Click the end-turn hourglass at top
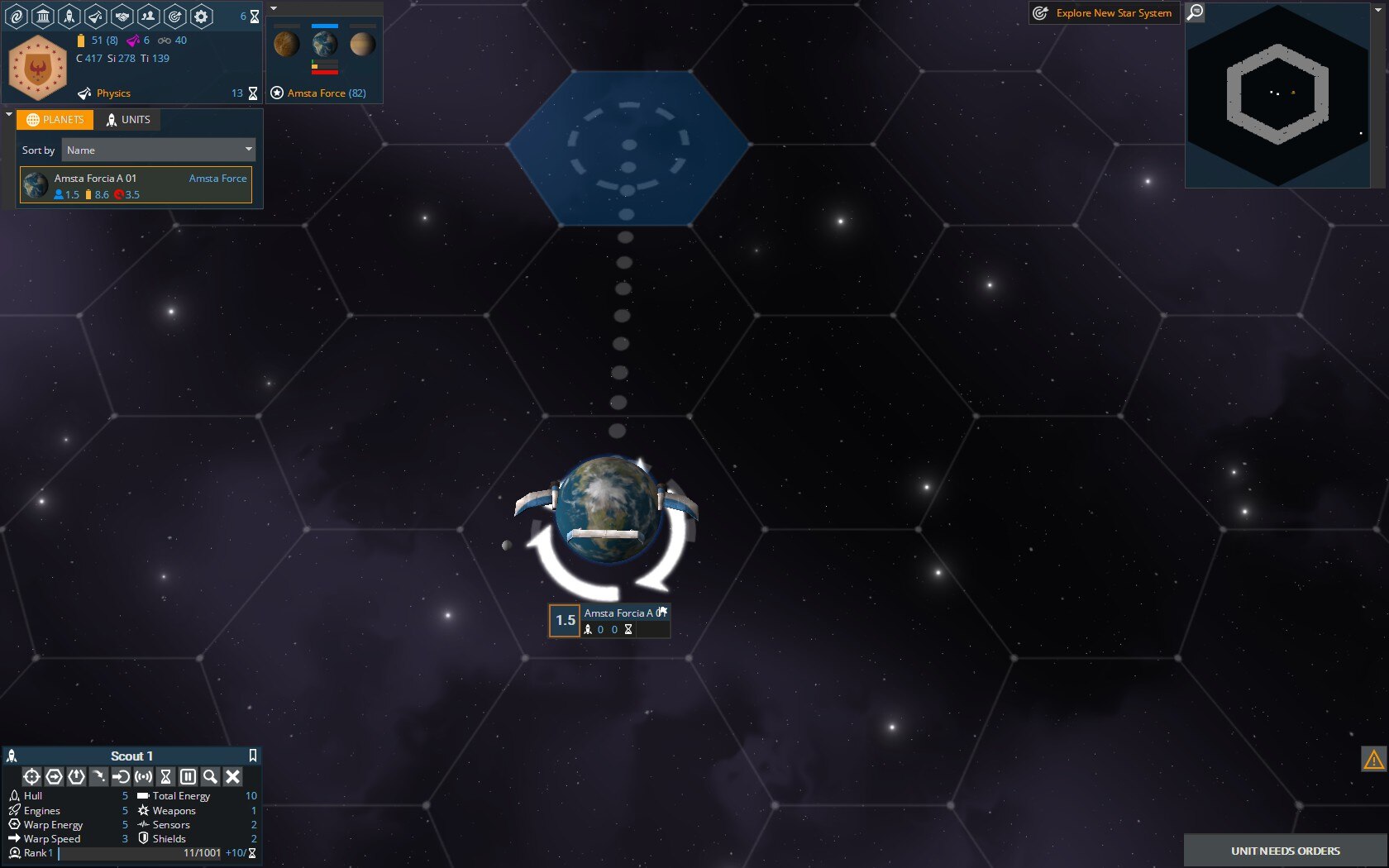 point(255,17)
